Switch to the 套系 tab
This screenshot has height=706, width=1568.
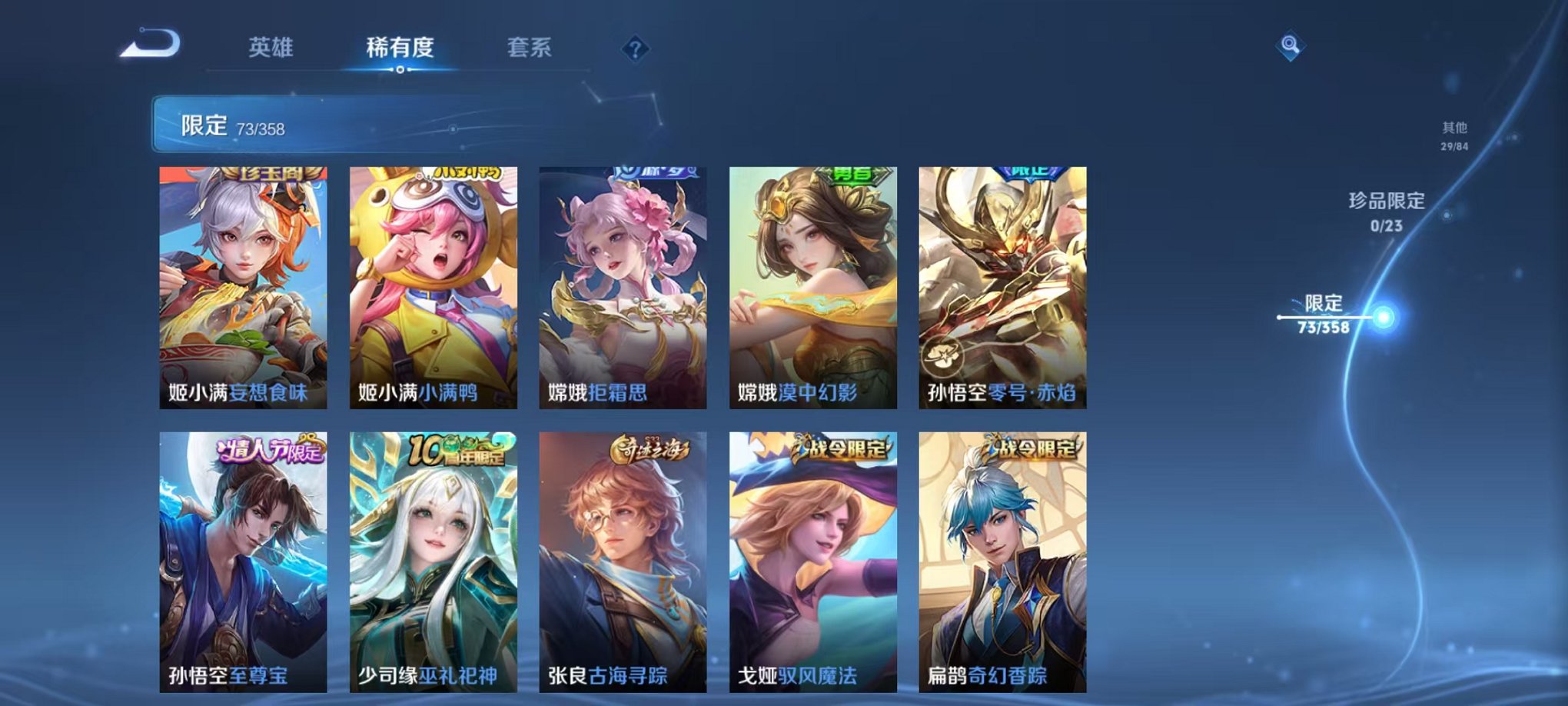click(530, 48)
